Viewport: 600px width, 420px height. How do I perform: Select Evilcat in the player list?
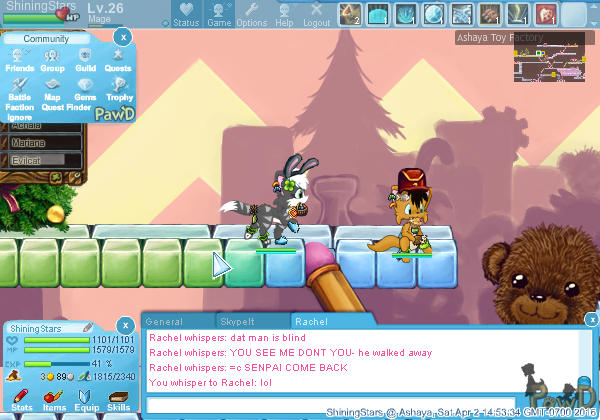32,160
